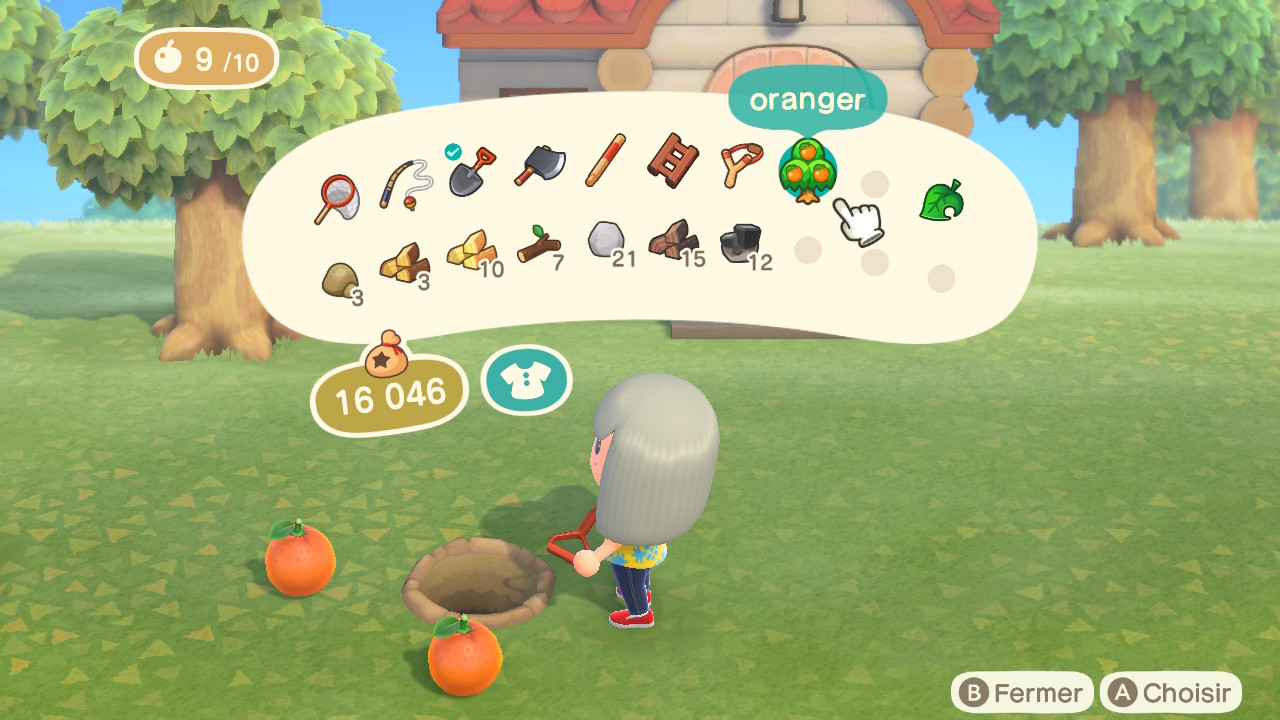This screenshot has height=720, width=1280.
Task: Select the stone stack of 21
Action: (606, 241)
